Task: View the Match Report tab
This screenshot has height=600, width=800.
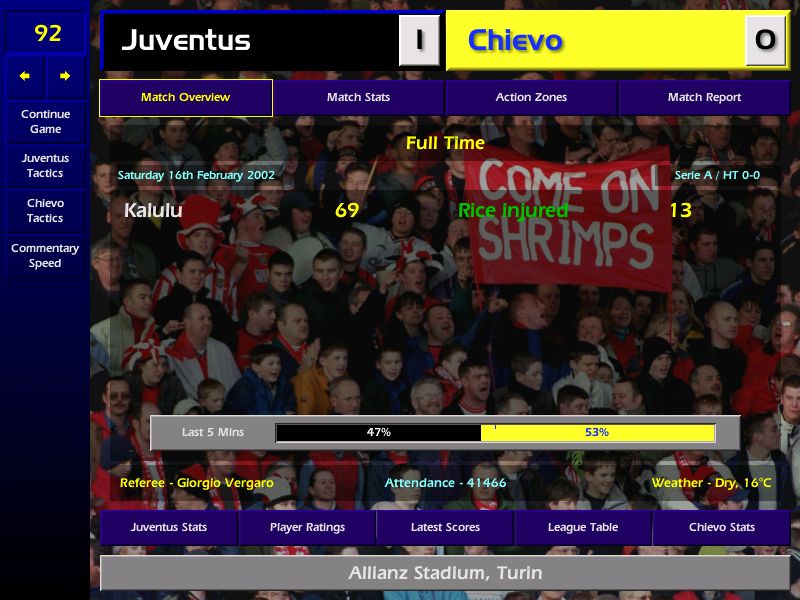Action: [x=704, y=98]
